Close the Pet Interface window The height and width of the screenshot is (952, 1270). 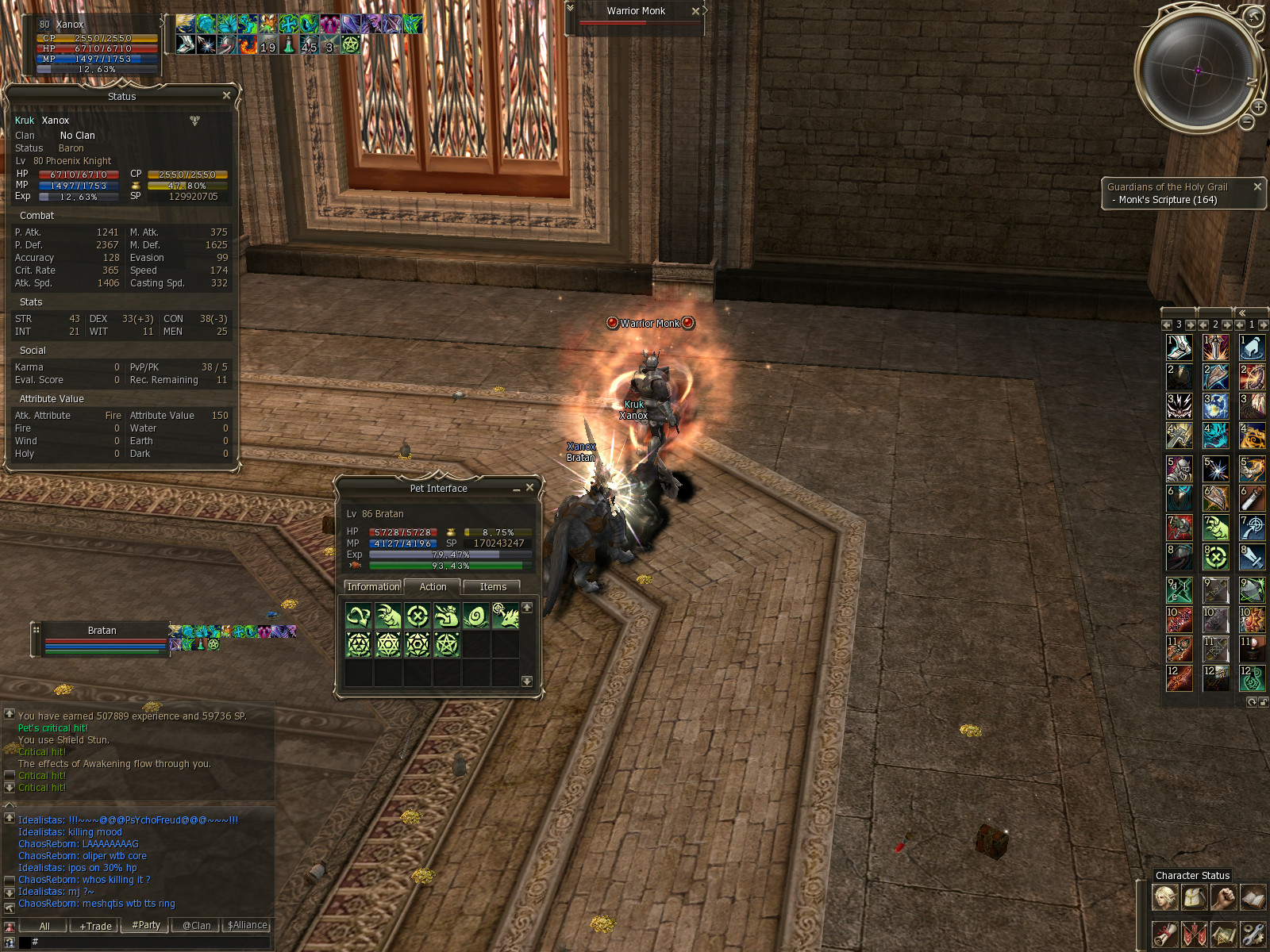pyautogui.click(x=529, y=487)
